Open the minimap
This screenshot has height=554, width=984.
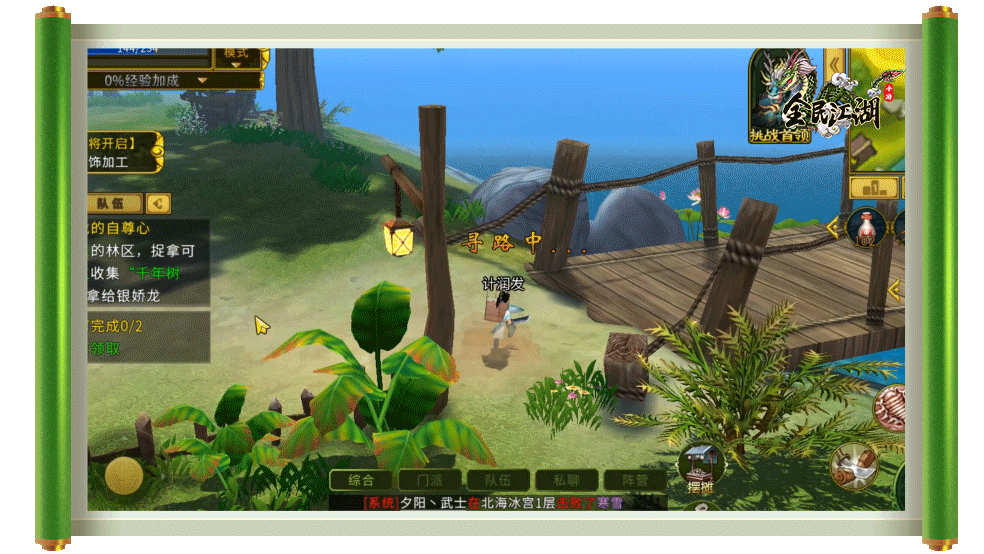point(880,110)
